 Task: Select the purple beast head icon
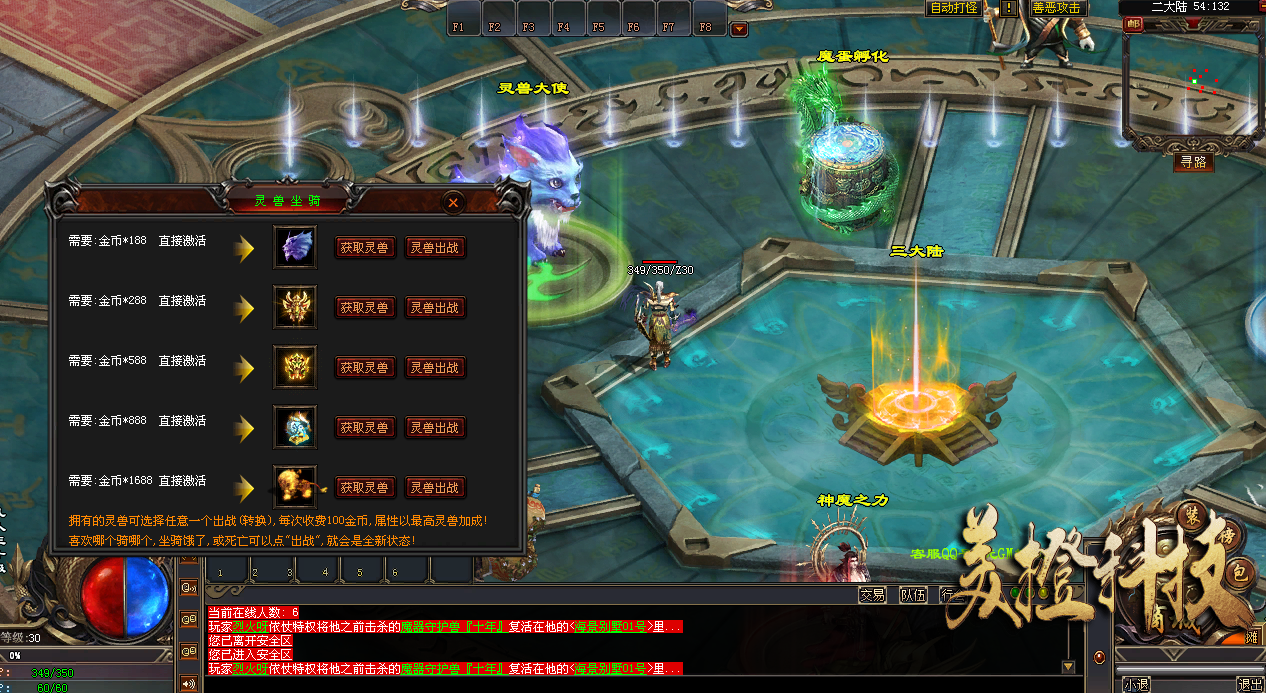(x=295, y=247)
